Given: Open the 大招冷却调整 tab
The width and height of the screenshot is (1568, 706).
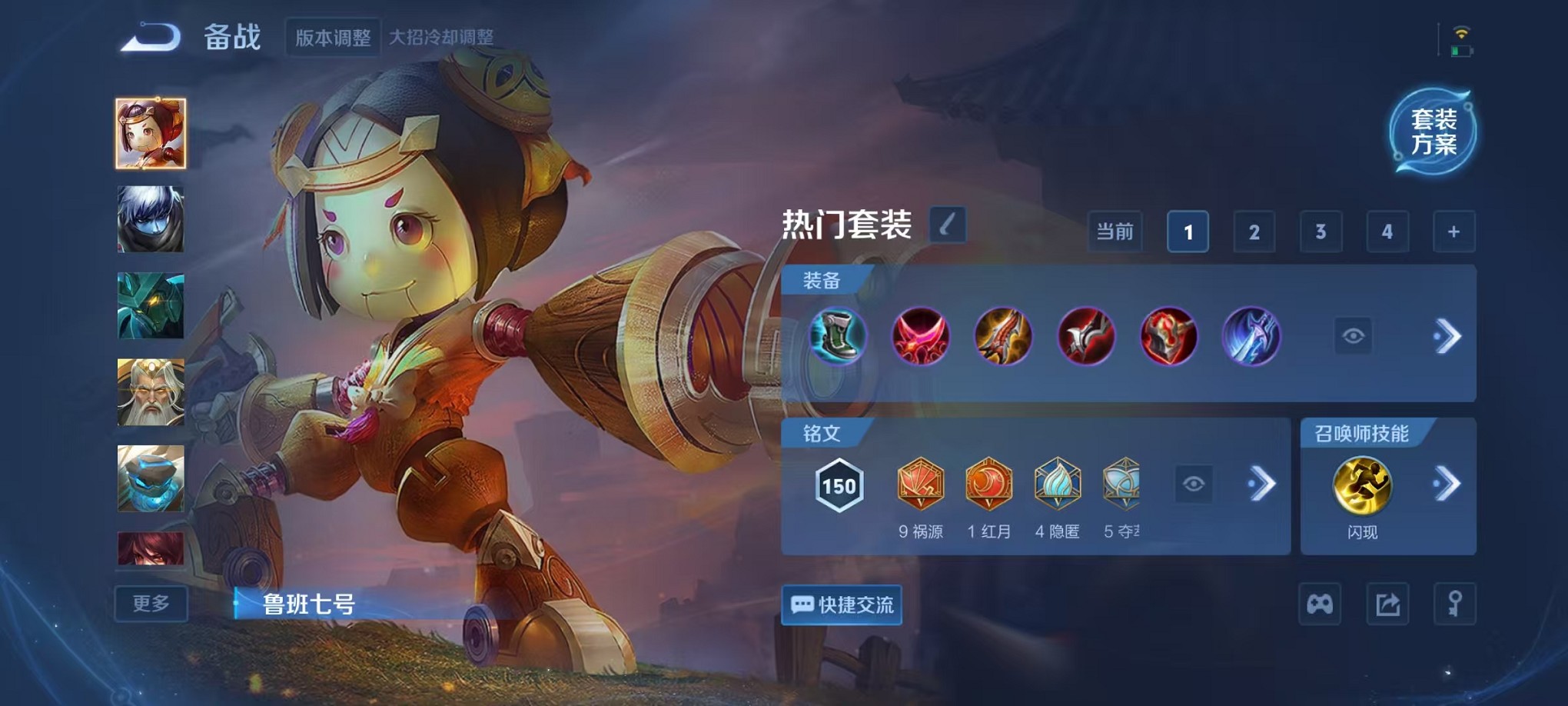Looking at the screenshot, I should (x=444, y=35).
